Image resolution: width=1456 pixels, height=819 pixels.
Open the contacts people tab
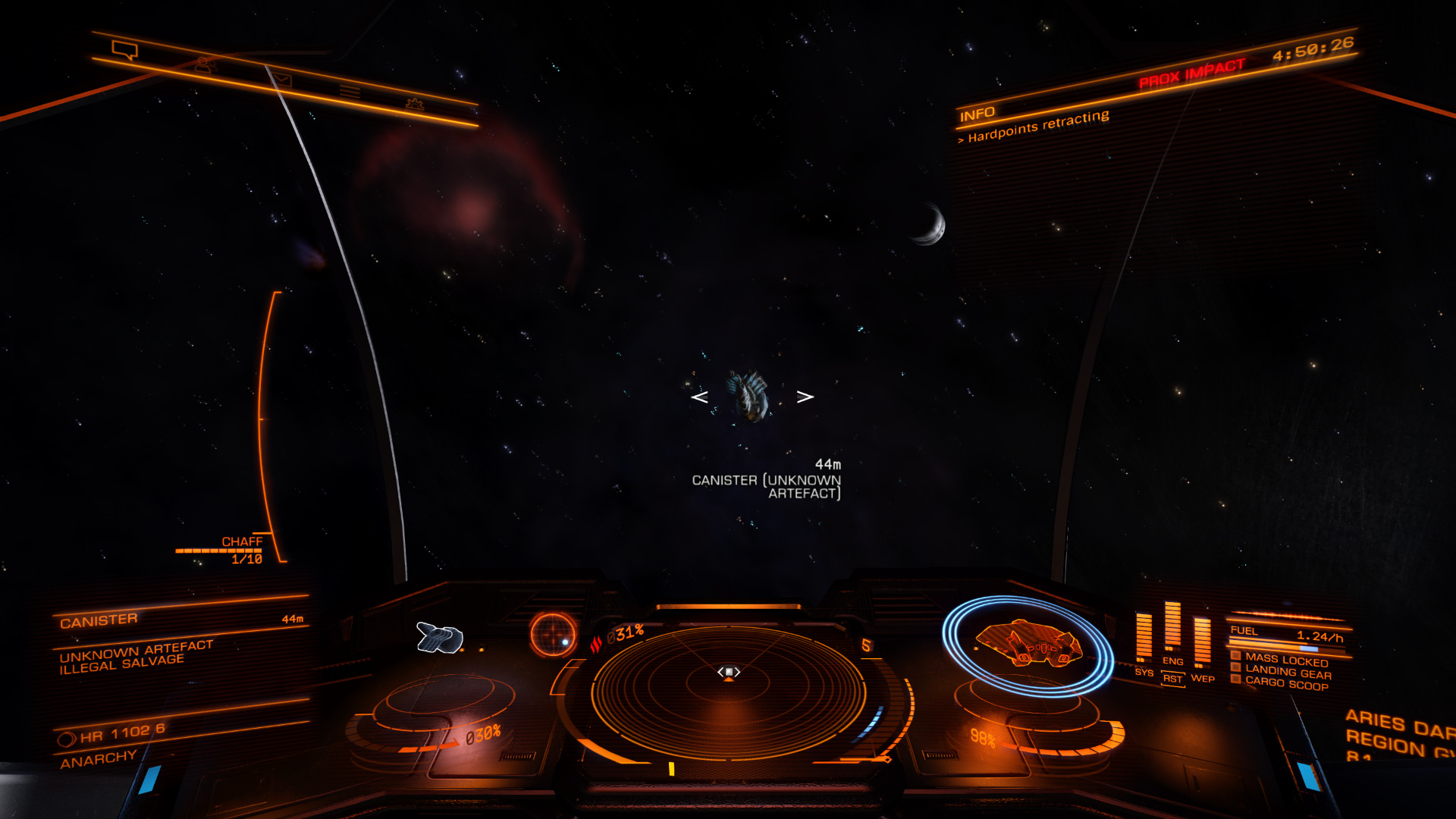pyautogui.click(x=204, y=65)
